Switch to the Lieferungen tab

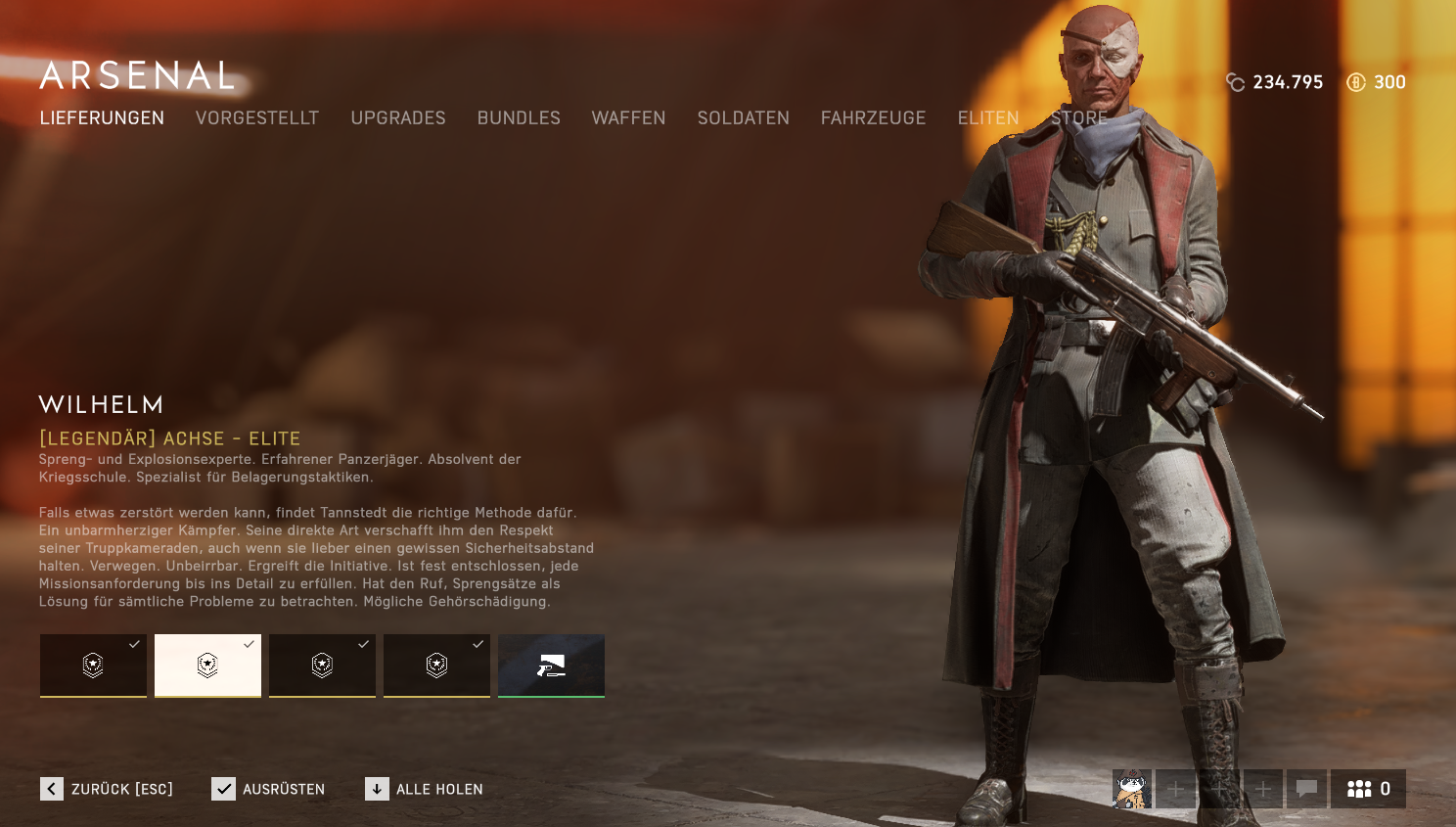(102, 118)
